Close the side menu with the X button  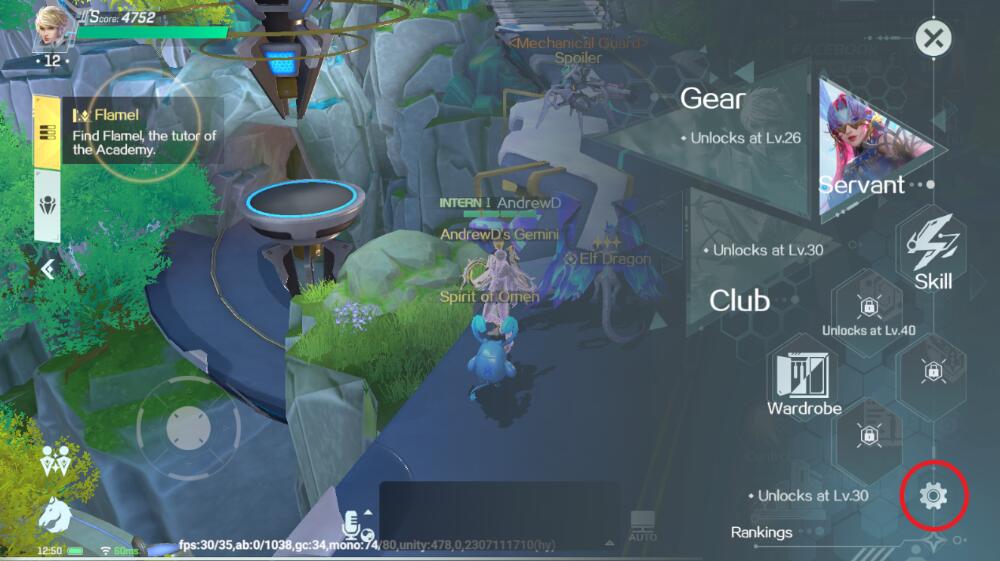pyautogui.click(x=933, y=39)
